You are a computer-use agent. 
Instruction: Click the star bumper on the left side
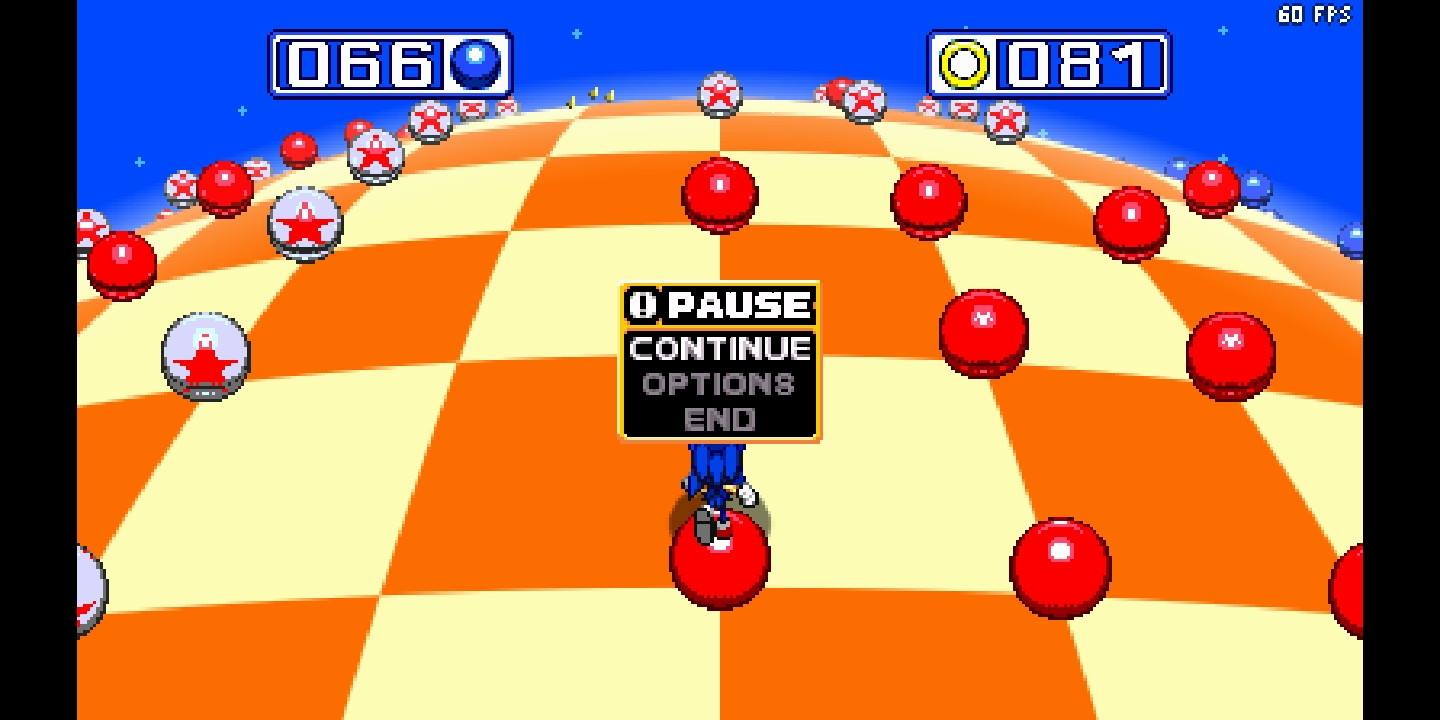click(x=205, y=355)
